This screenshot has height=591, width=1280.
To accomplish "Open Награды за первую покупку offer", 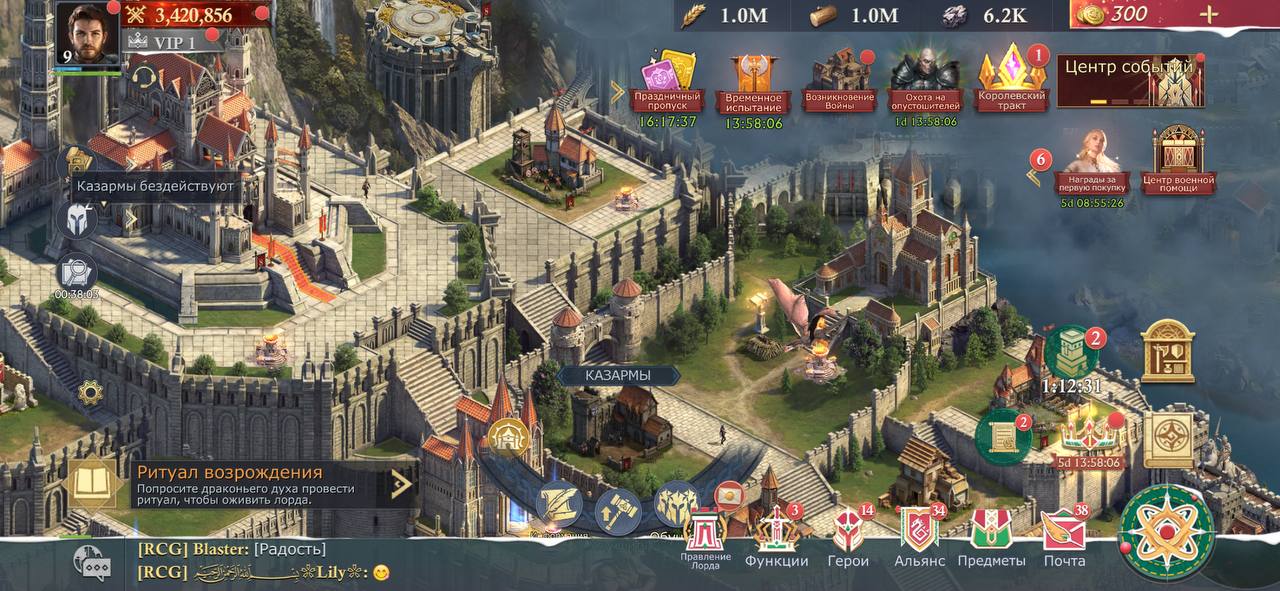I will [x=1090, y=166].
